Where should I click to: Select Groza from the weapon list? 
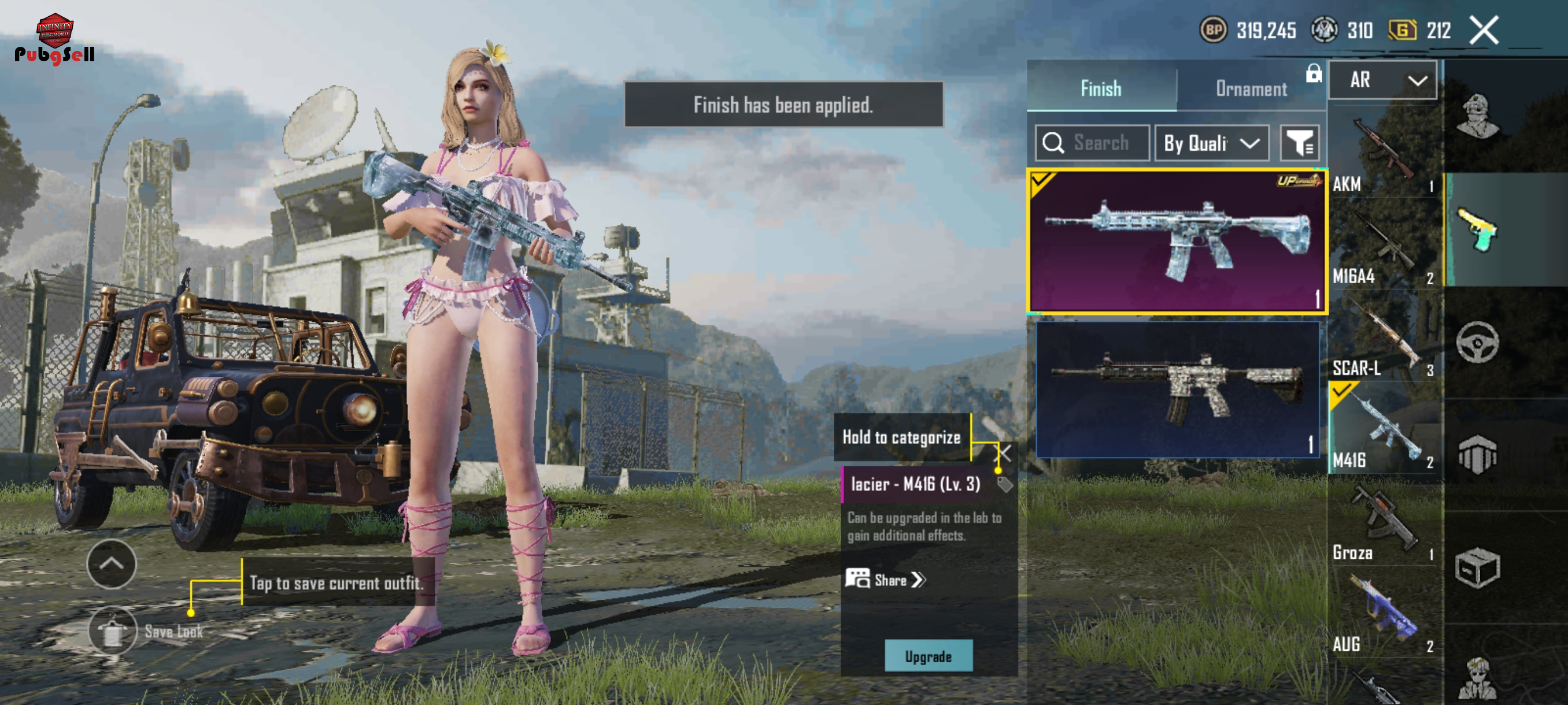click(1383, 523)
